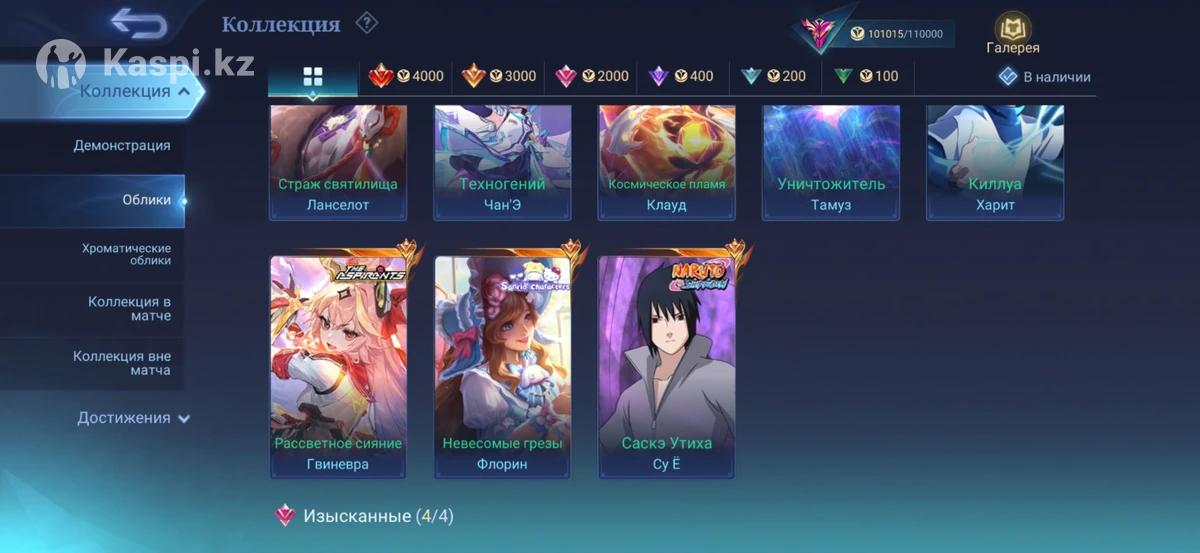Filter skins by the 3000 tier
This screenshot has width=1200, height=553.
pyautogui.click(x=499, y=76)
